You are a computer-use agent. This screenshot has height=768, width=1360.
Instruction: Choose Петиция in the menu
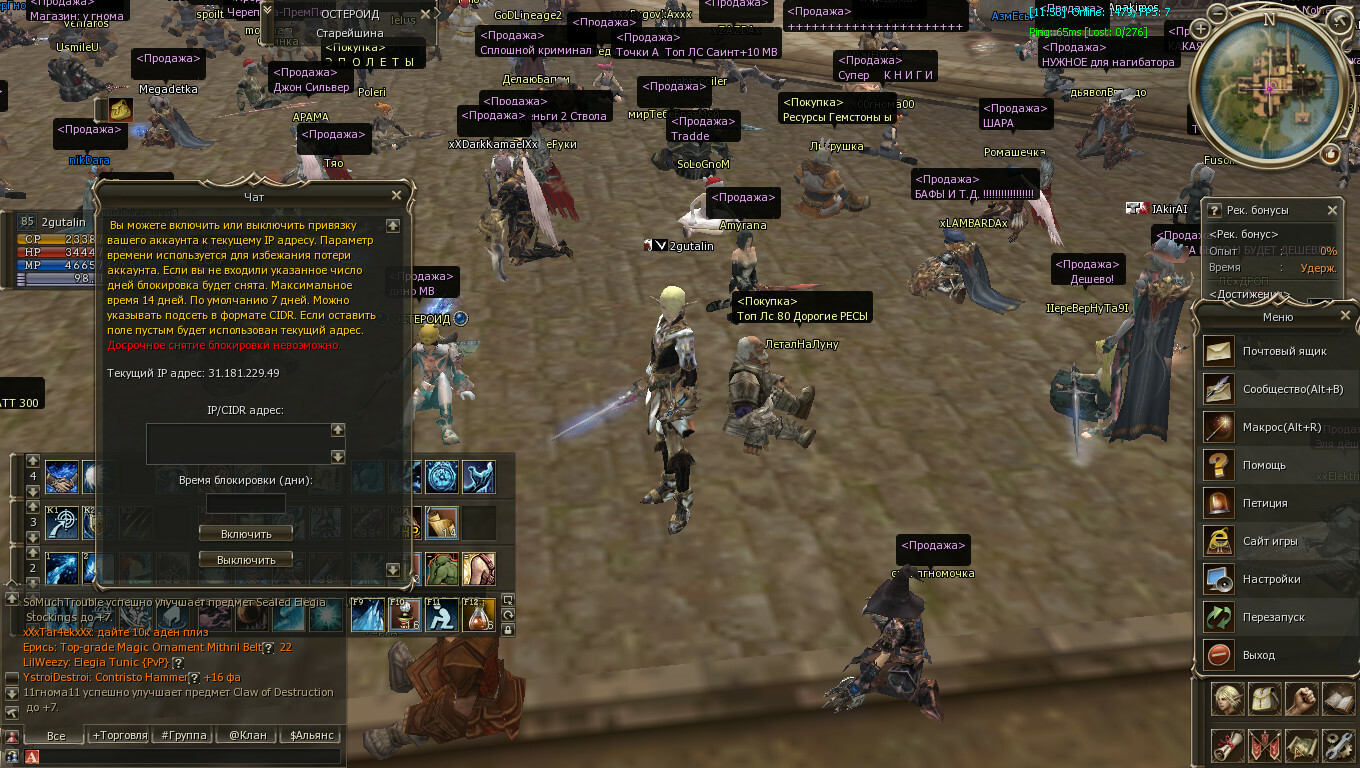tap(1265, 504)
